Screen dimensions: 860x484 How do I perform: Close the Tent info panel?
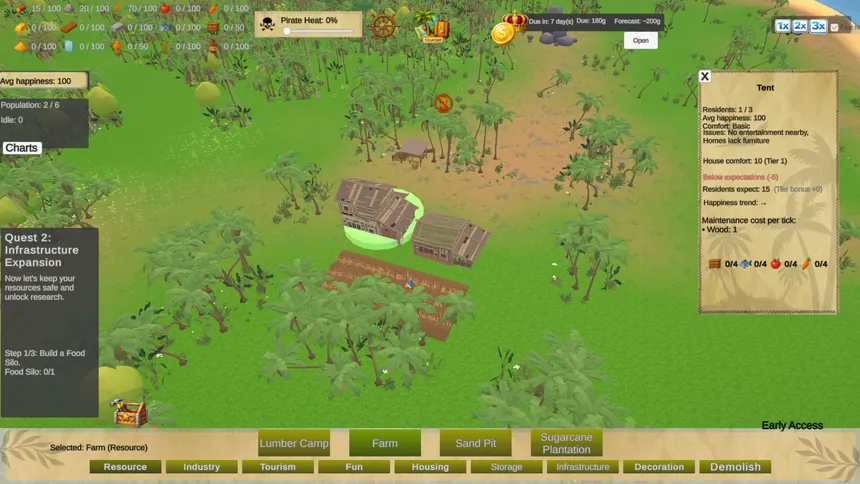pyautogui.click(x=704, y=76)
